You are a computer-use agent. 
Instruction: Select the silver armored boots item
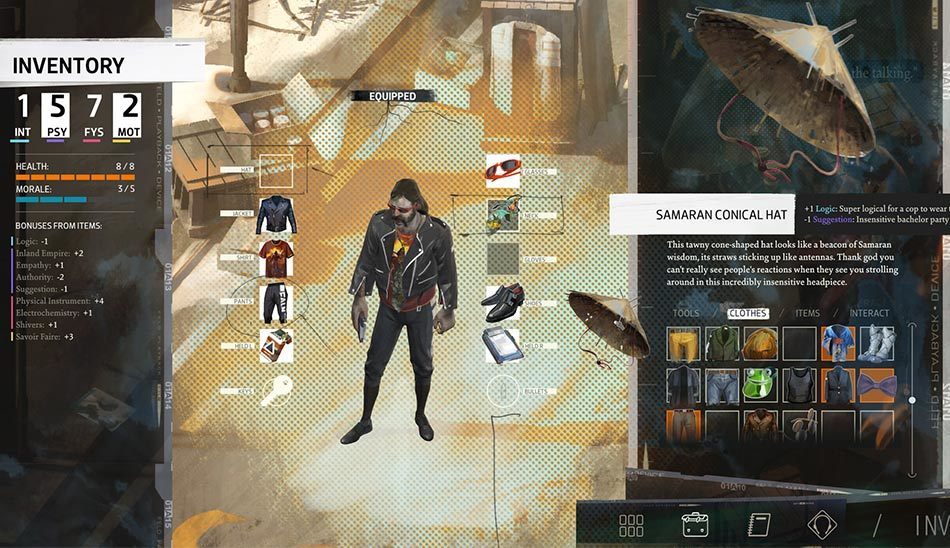(x=877, y=344)
